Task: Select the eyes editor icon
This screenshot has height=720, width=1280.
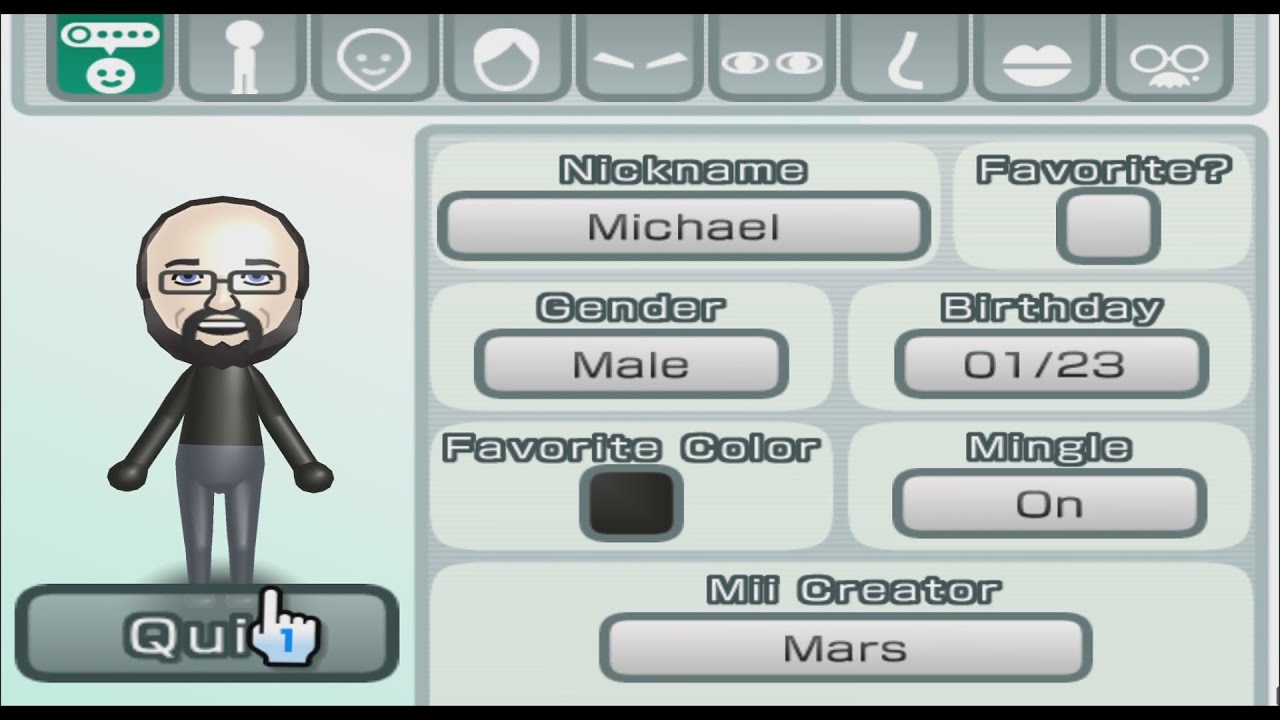Action: [771, 55]
